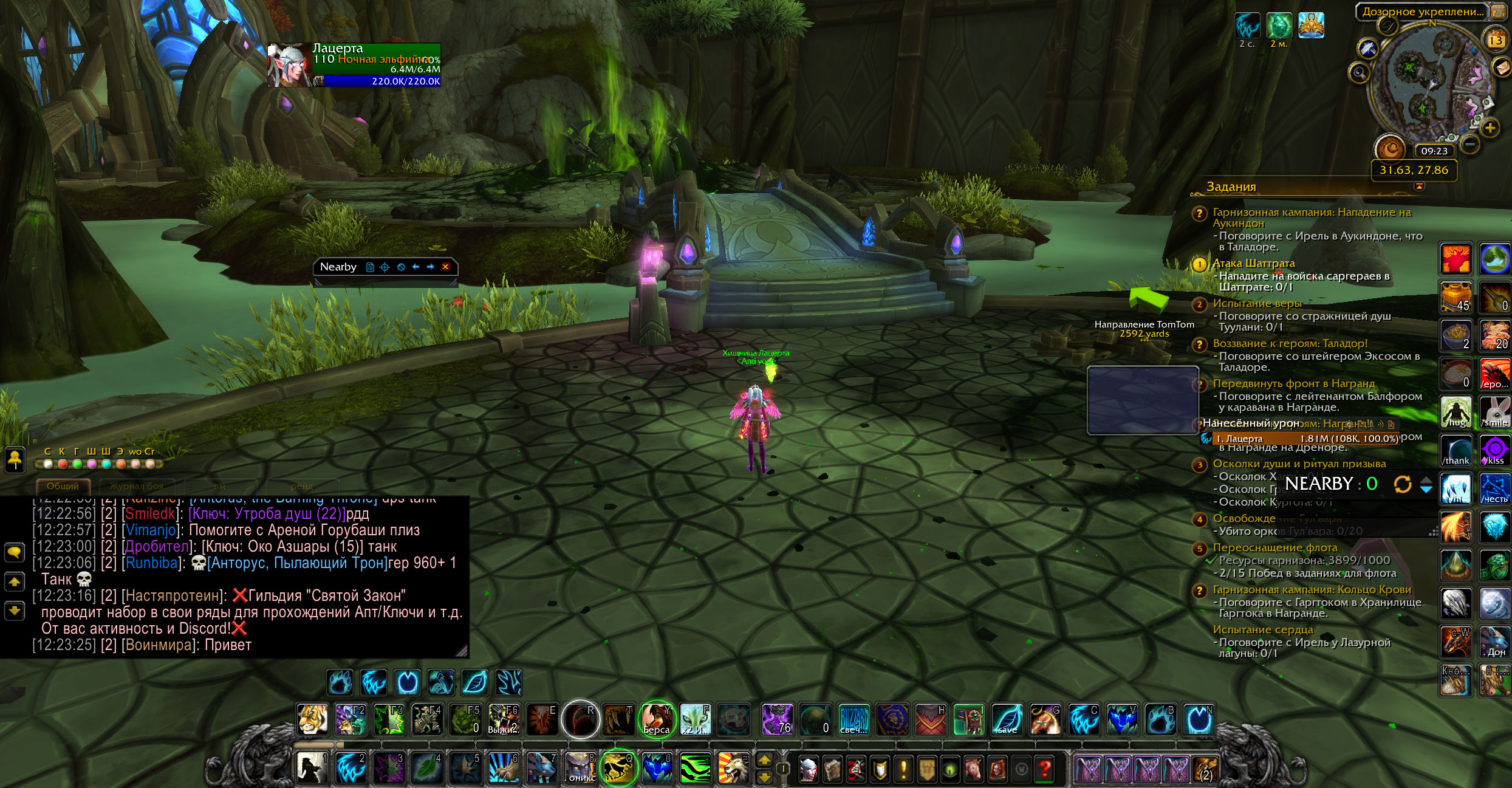Click the /hug emote macro button
The image size is (1512, 788).
[x=1456, y=412]
